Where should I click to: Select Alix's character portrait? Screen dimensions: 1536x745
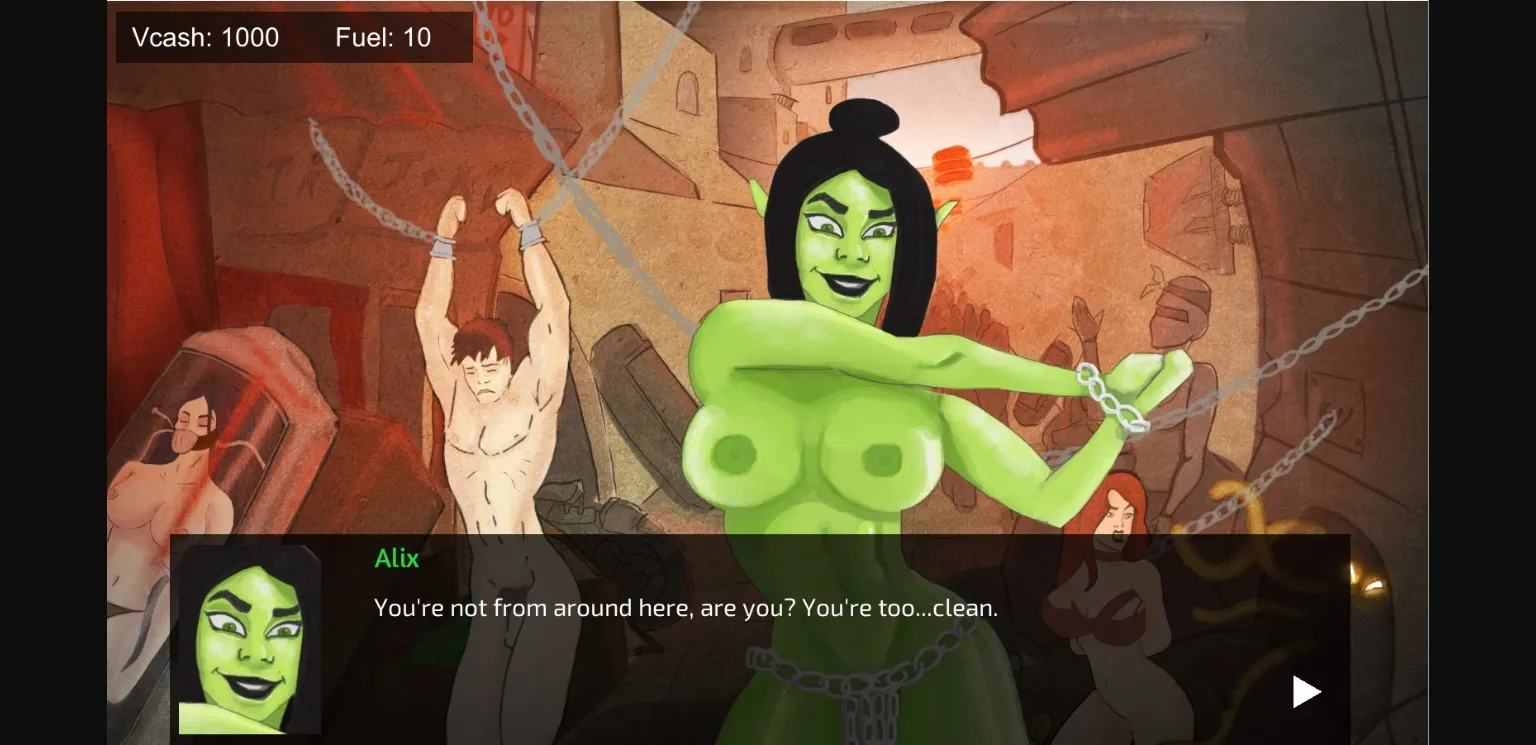tap(248, 640)
